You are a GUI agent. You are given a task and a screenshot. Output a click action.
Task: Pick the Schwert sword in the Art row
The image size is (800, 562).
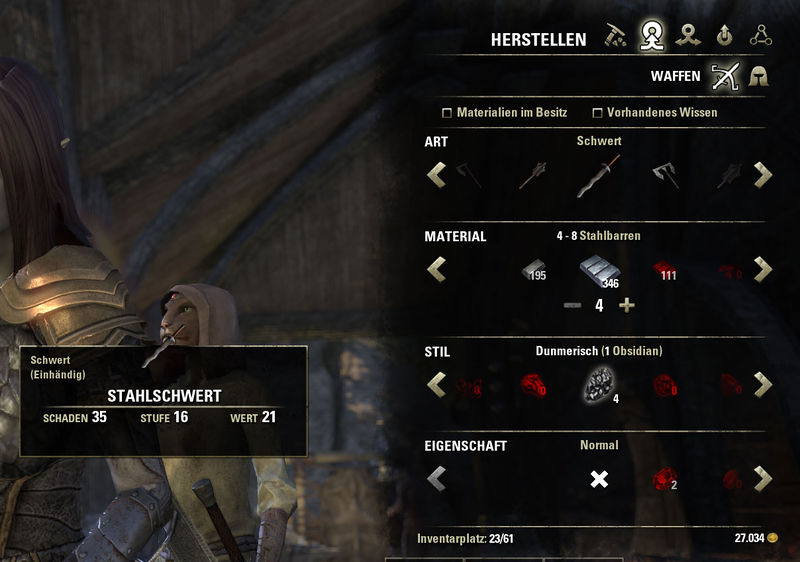coord(598,177)
